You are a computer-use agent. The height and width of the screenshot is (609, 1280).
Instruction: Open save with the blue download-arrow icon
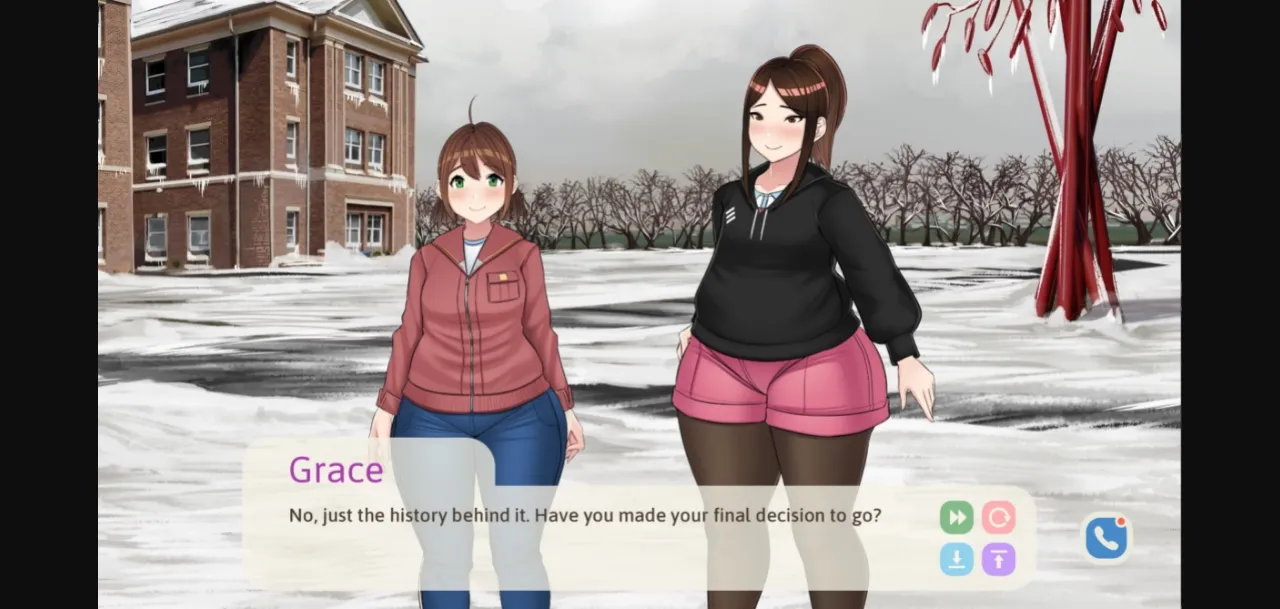[956, 559]
